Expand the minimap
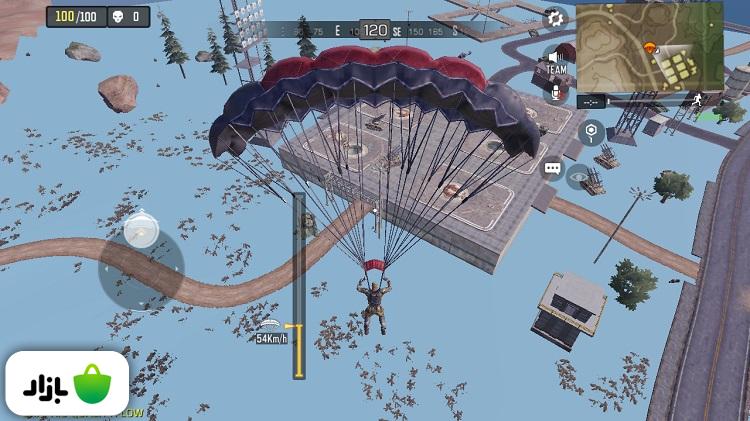Viewport: 750px width, 421px height. click(648, 48)
